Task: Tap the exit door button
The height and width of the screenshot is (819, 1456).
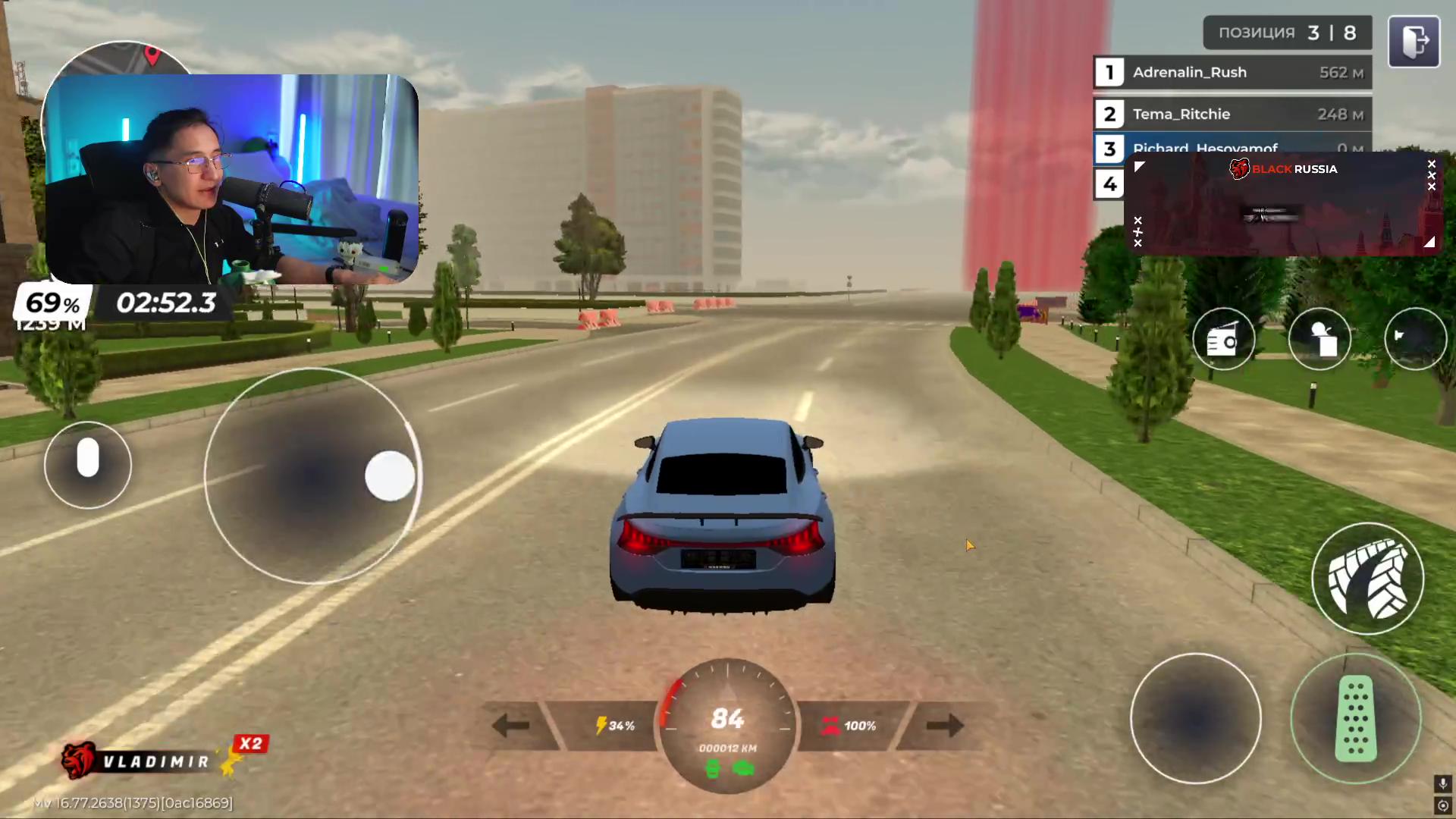Action: click(x=1414, y=42)
